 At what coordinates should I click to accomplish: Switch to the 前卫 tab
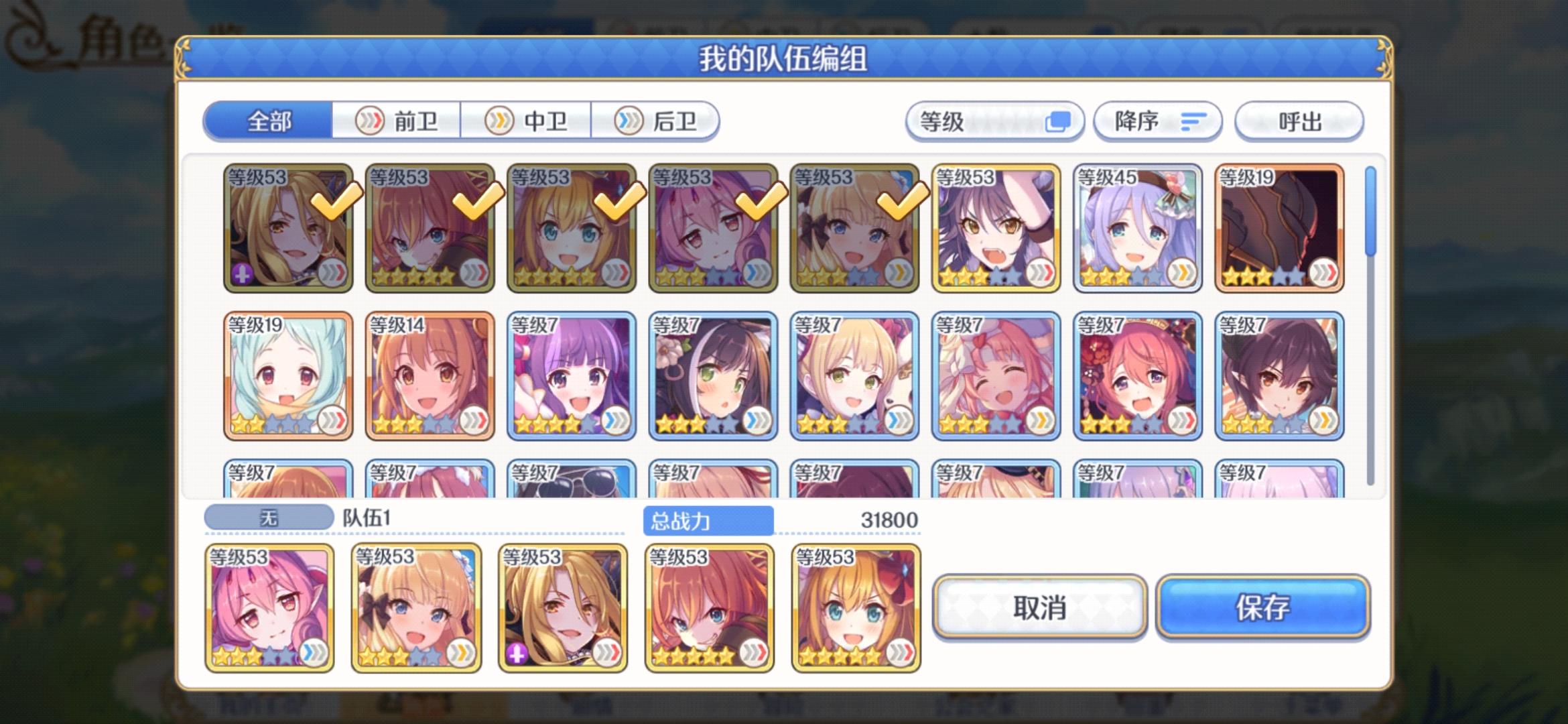tap(398, 121)
